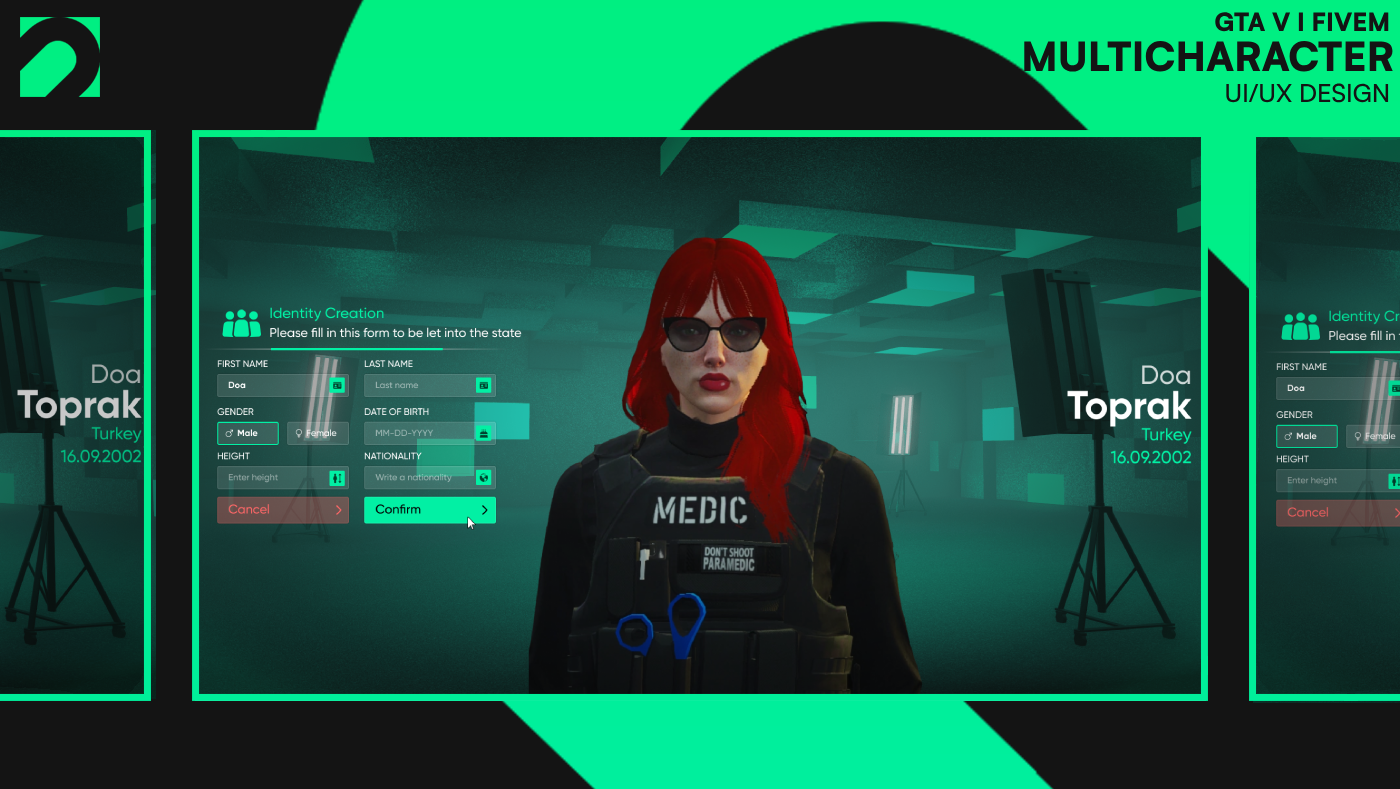Choose the Female gender option
Screen dimensions: 1400x789
click(317, 433)
